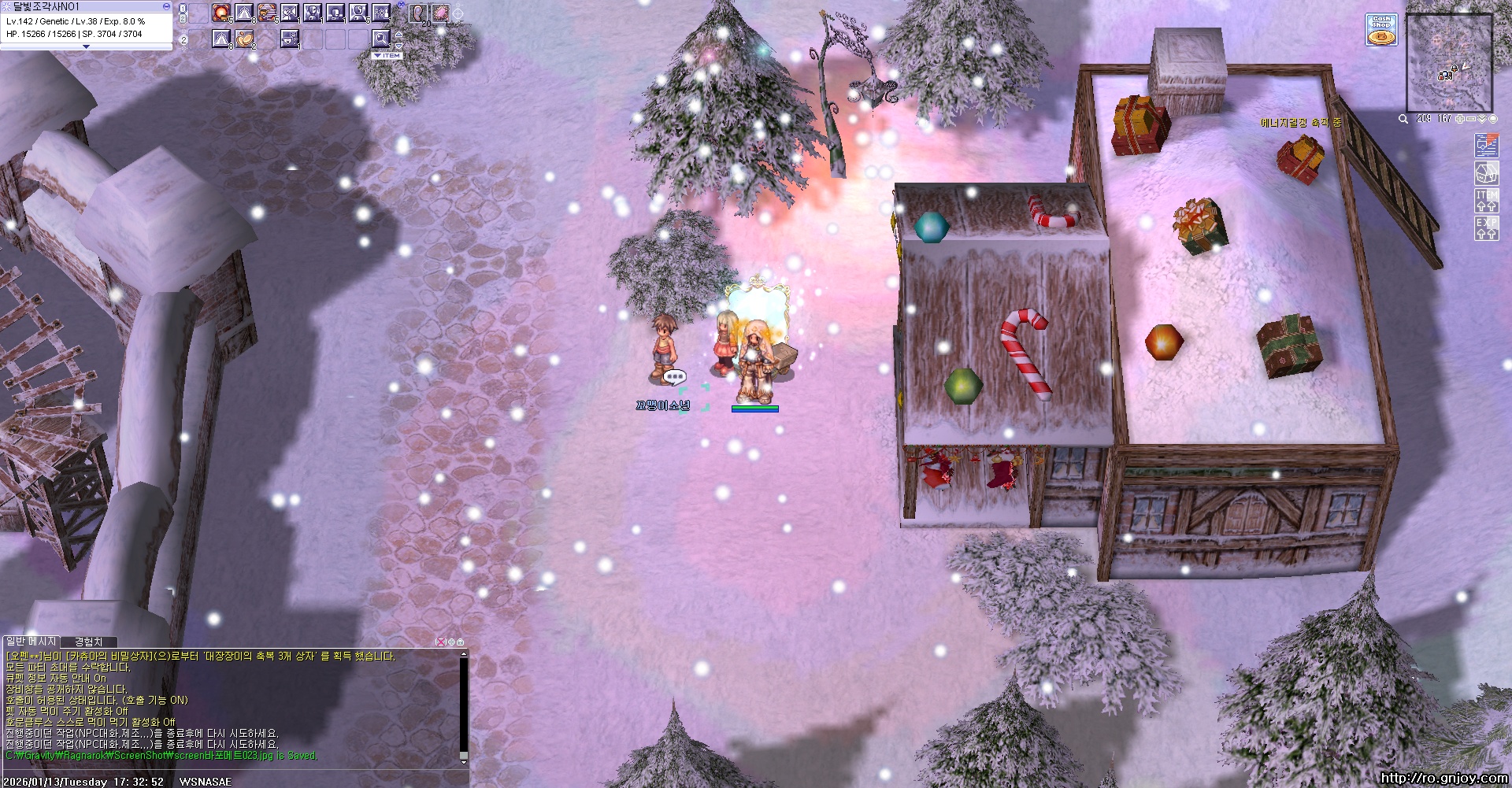Toggle the EXP boost icon on the sidebar
Image resolution: width=1512 pixels, height=788 pixels.
point(1486,228)
